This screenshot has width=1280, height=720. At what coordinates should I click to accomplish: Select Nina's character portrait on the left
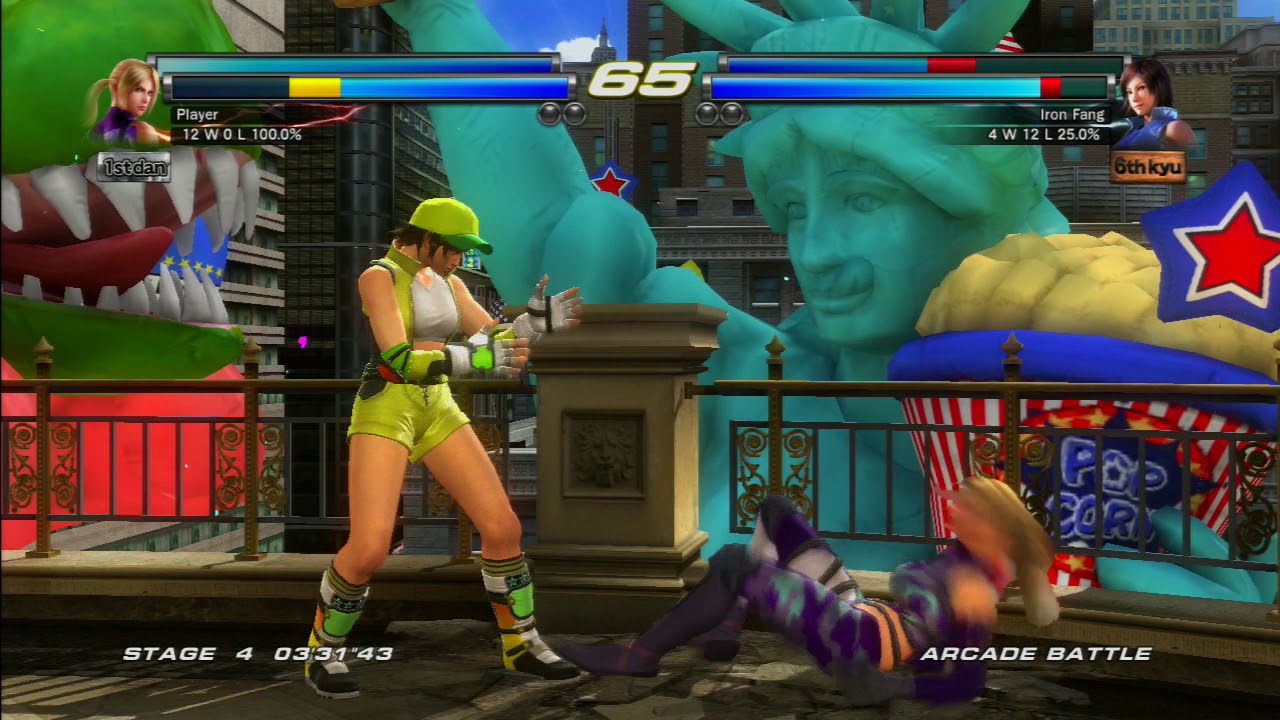[125, 105]
